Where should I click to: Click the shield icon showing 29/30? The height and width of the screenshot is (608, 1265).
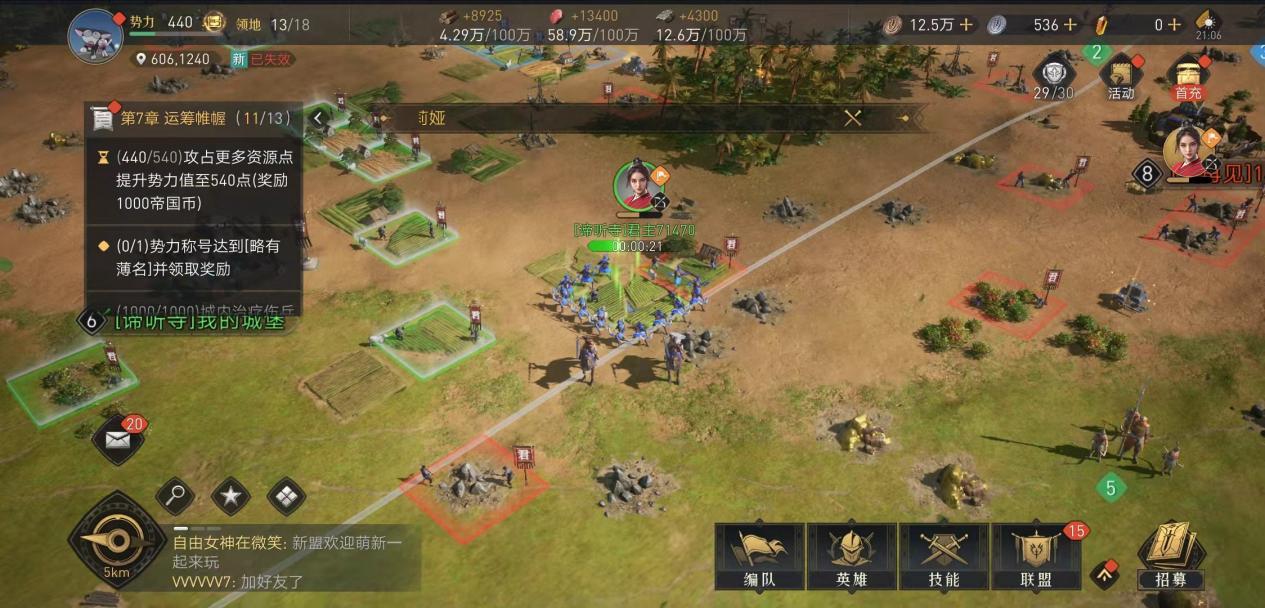[x=1053, y=76]
